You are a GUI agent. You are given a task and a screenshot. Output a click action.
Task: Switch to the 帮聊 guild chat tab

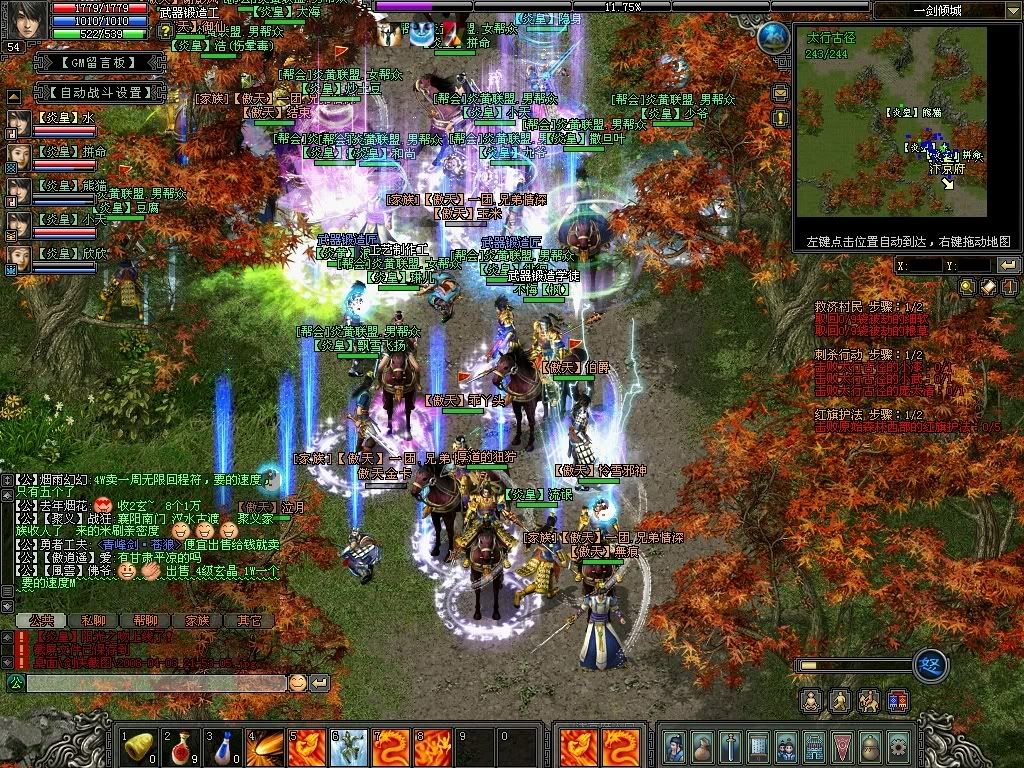[145, 621]
